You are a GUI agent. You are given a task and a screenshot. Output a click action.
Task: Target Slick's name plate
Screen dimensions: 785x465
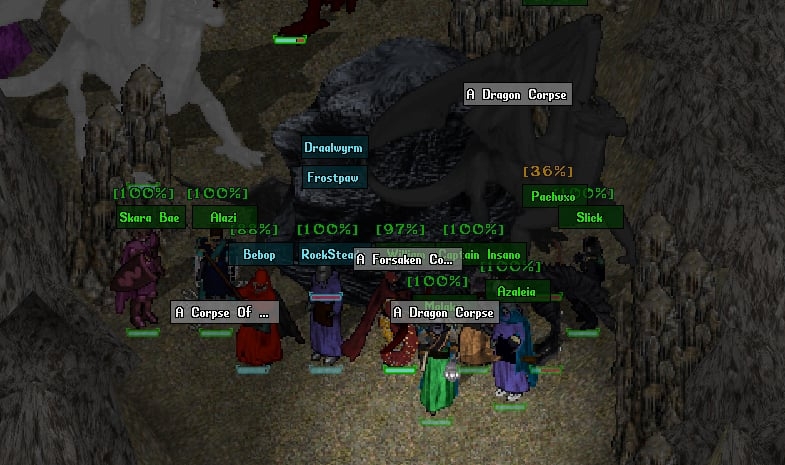(589, 217)
